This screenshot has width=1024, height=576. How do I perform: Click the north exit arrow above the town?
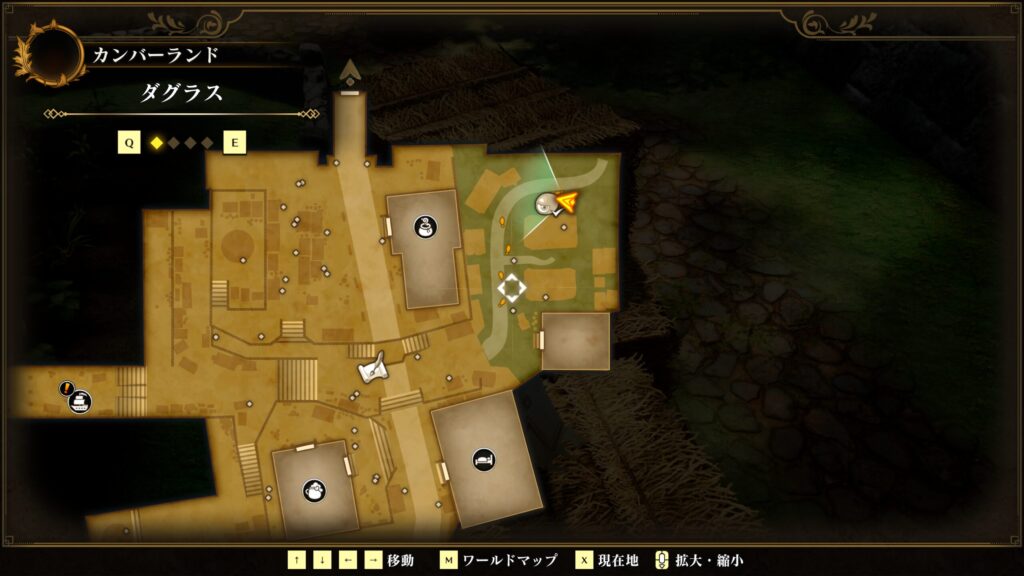click(x=350, y=71)
